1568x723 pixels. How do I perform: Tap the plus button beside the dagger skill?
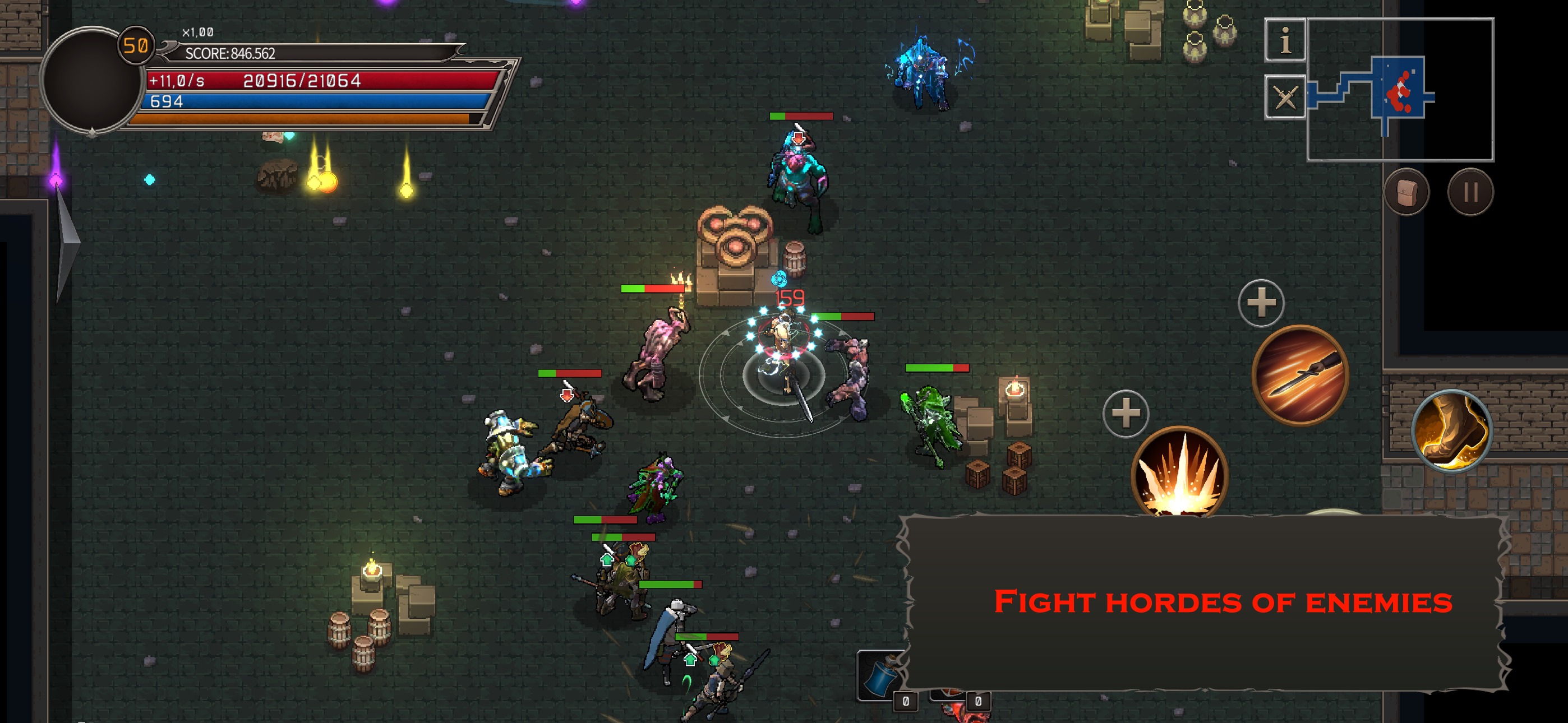point(1261,303)
